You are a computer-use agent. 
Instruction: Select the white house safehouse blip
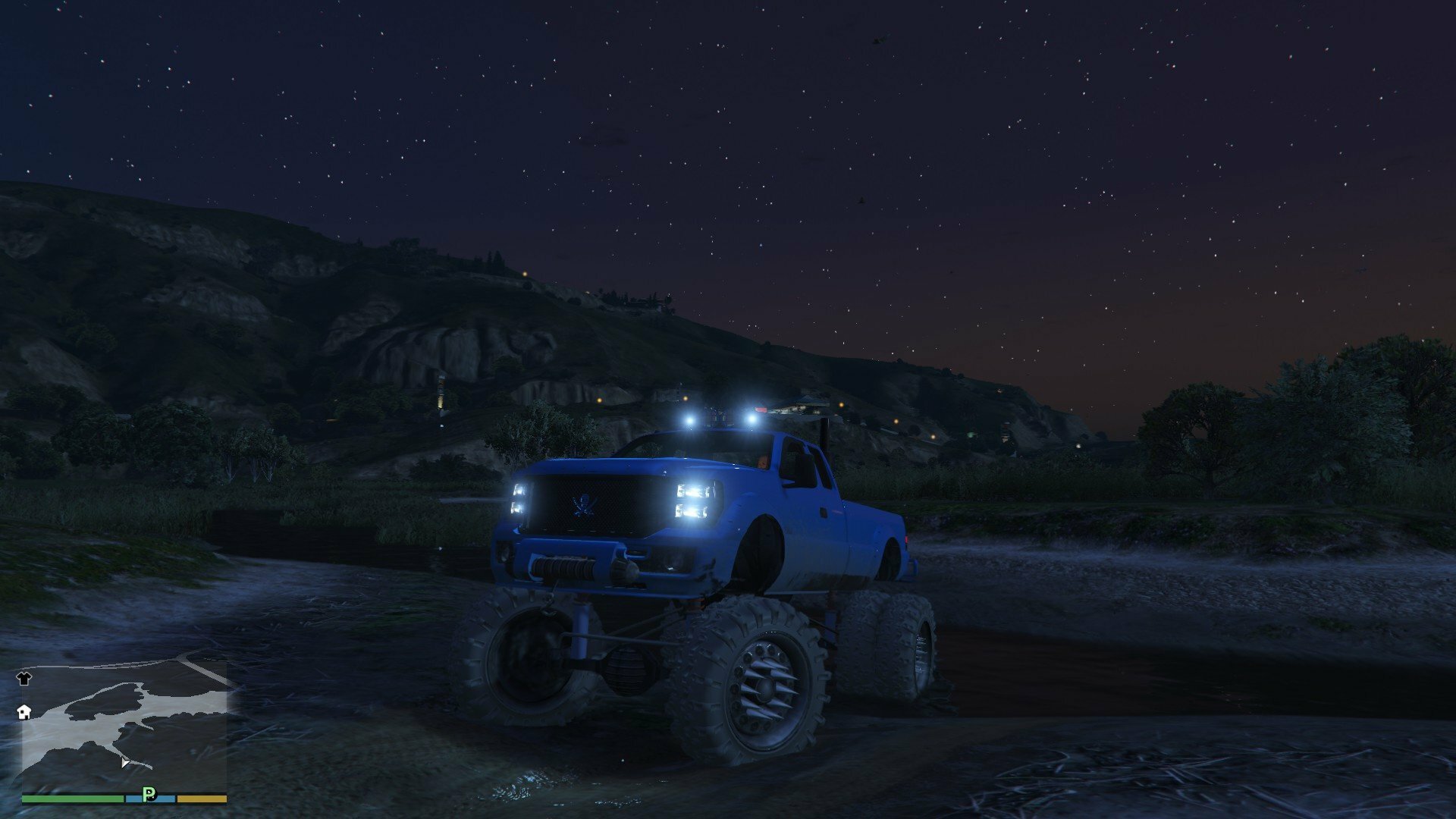pos(24,711)
